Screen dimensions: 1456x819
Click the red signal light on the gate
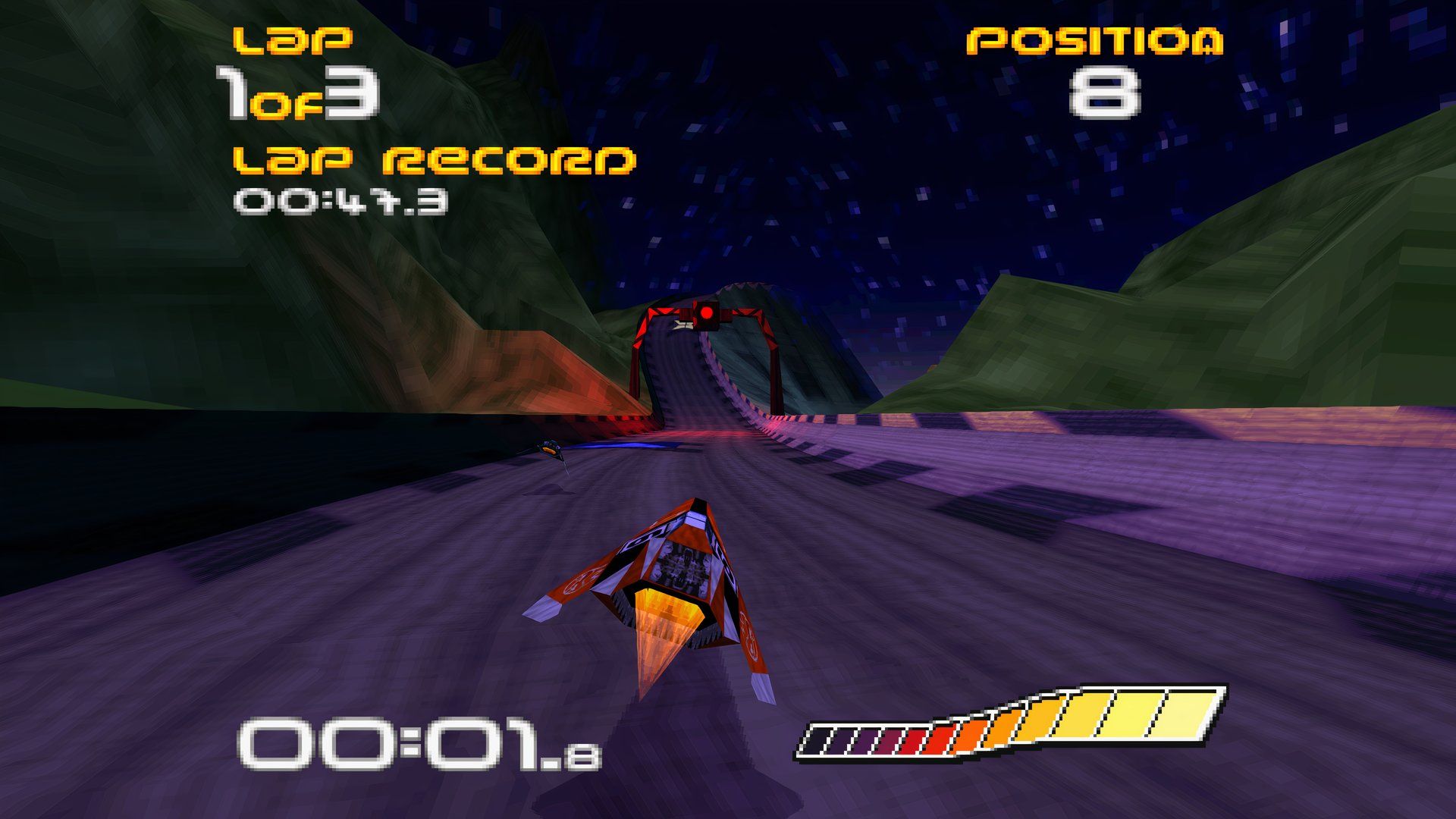pyautogui.click(x=707, y=312)
